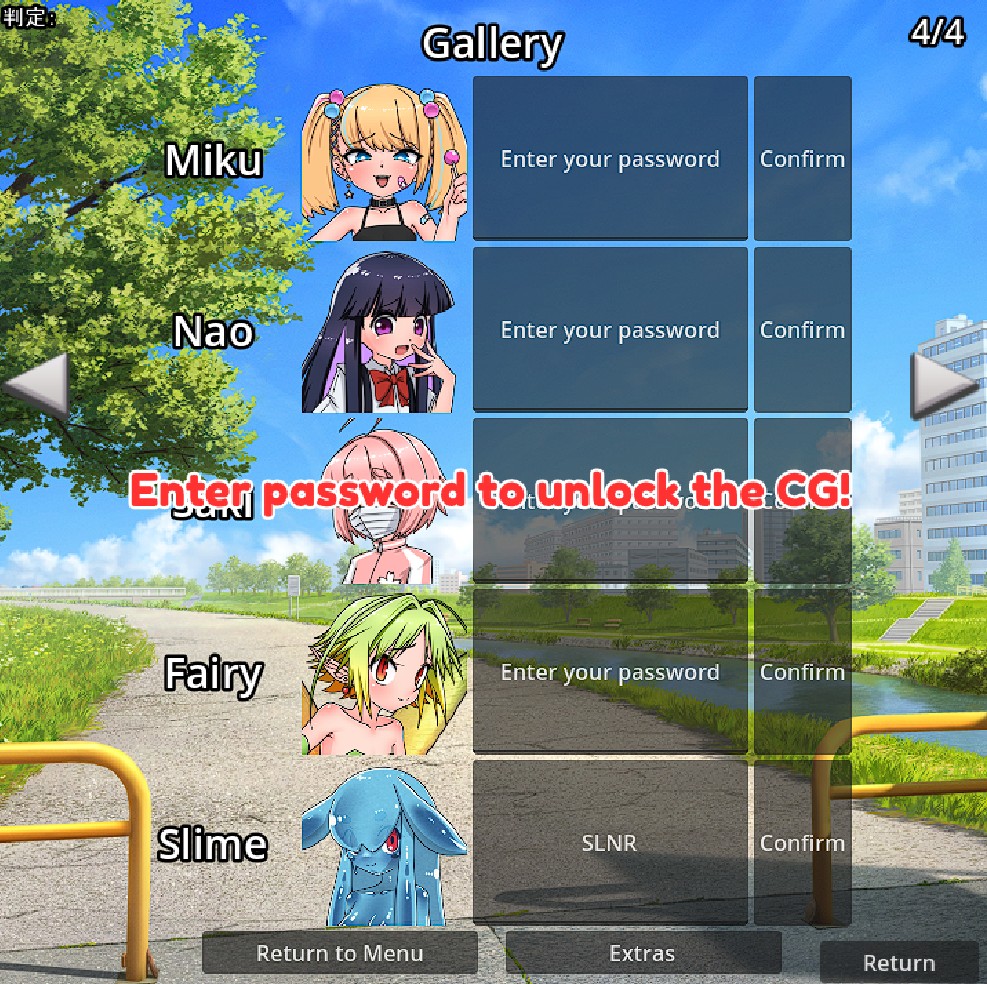The image size is (987, 984).
Task: Pick the blue Slime portrait
Action: [384, 846]
